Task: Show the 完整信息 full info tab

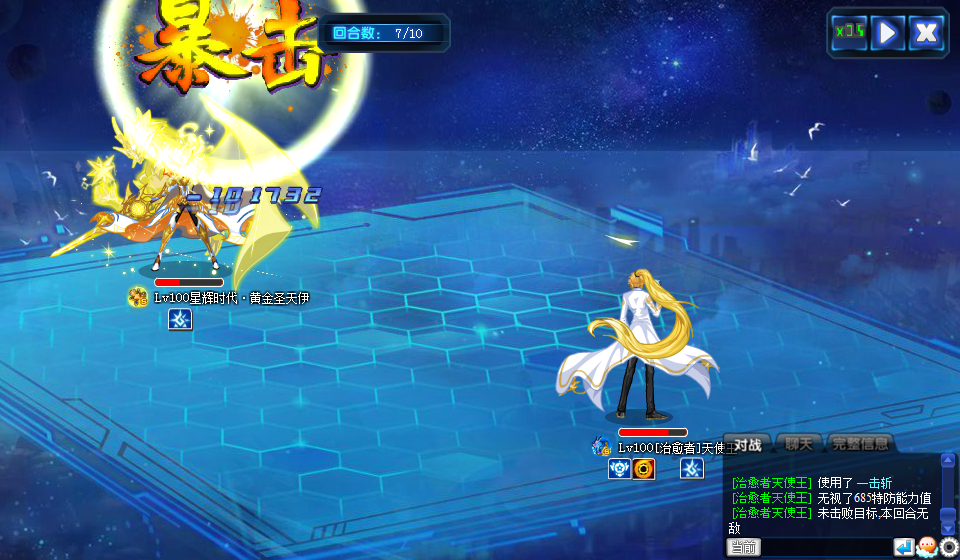Action: tap(860, 443)
